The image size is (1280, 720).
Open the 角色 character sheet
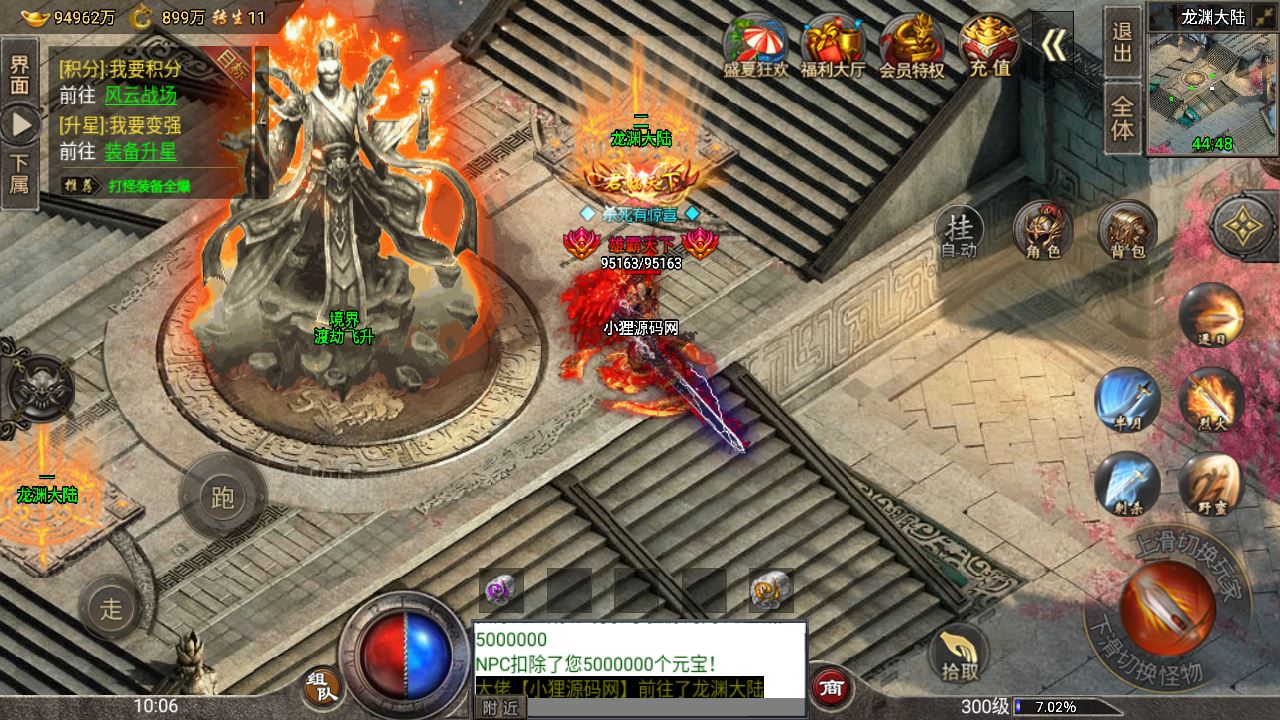point(1042,232)
